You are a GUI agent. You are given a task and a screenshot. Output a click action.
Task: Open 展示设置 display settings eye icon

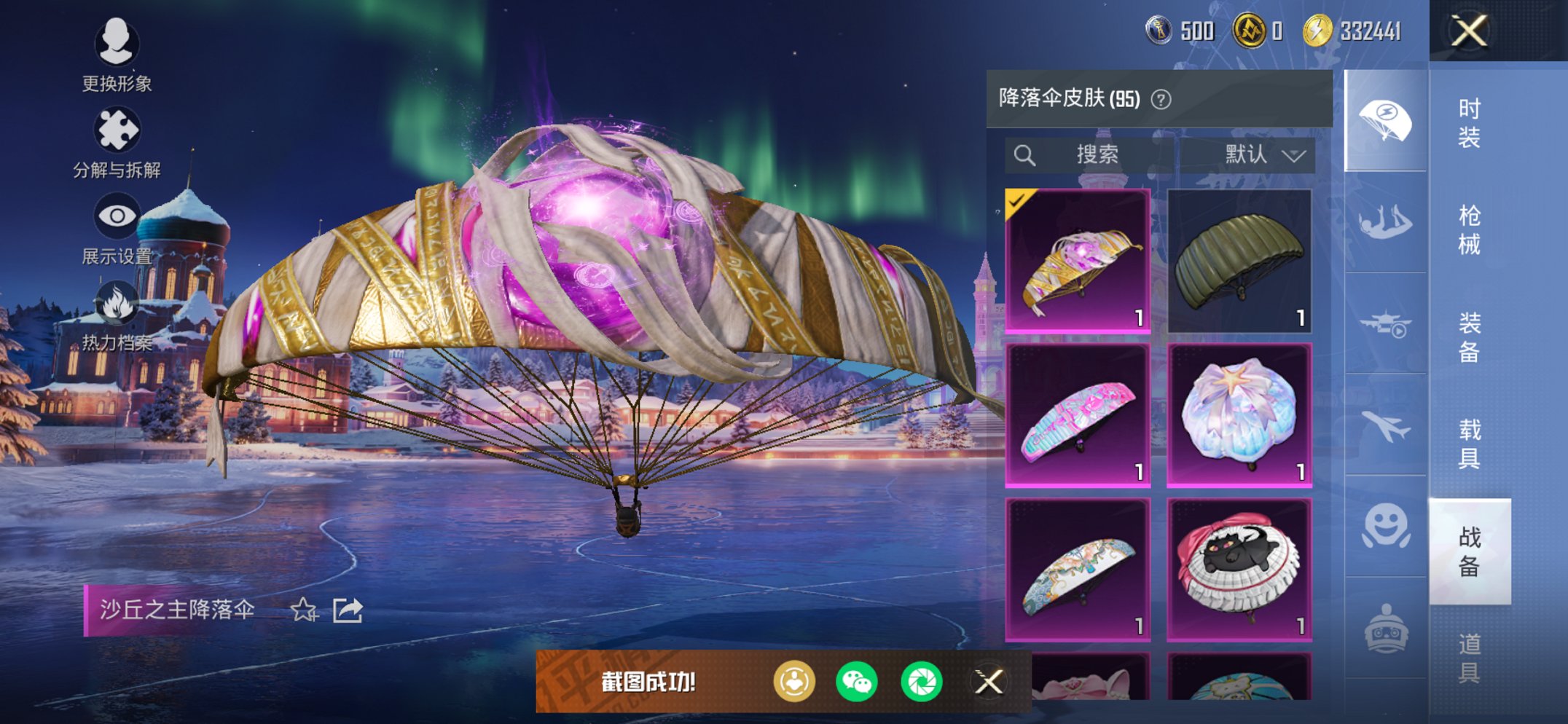(117, 216)
